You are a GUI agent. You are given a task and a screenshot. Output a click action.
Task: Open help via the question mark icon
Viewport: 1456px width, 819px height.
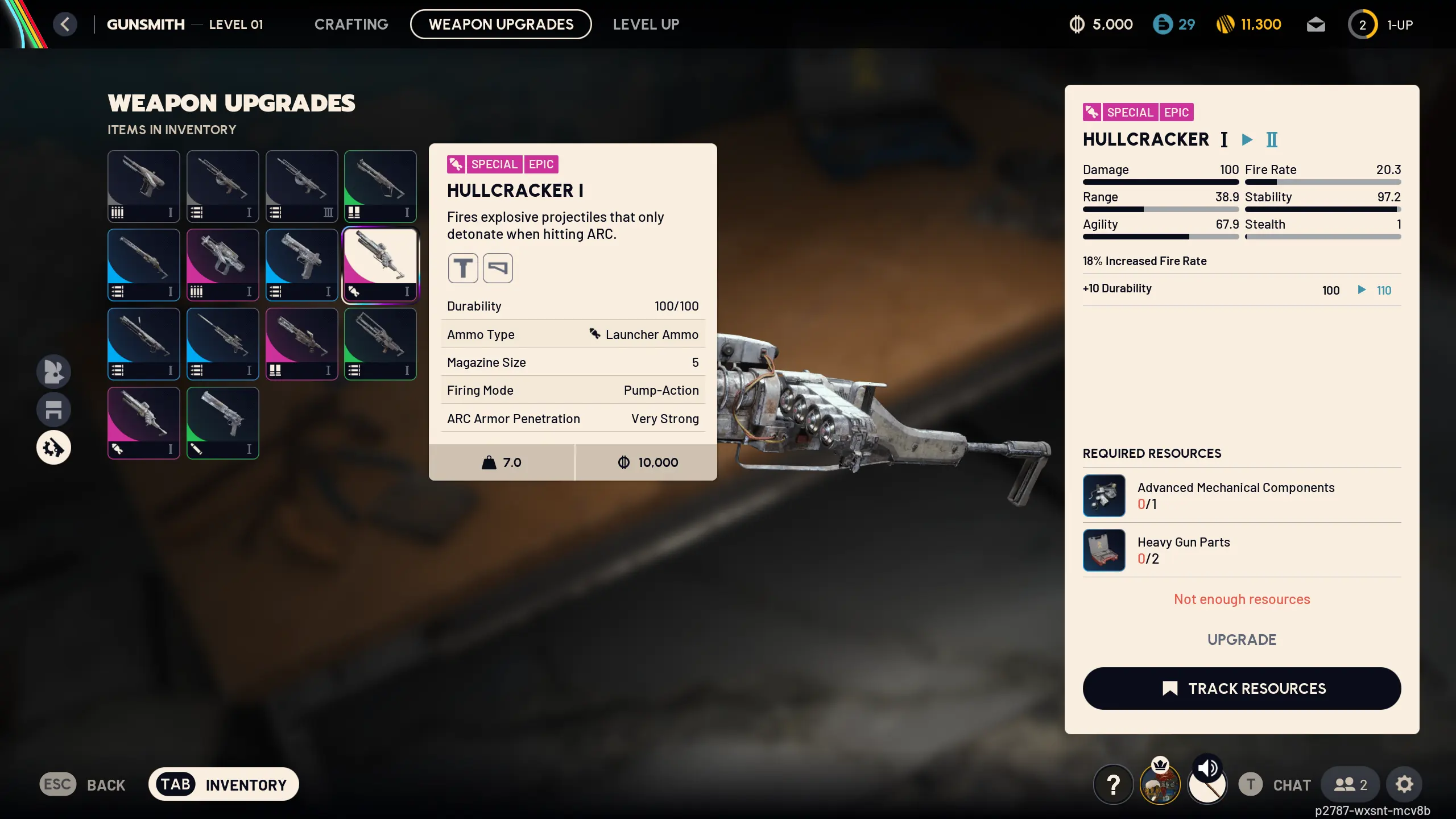(1112, 784)
